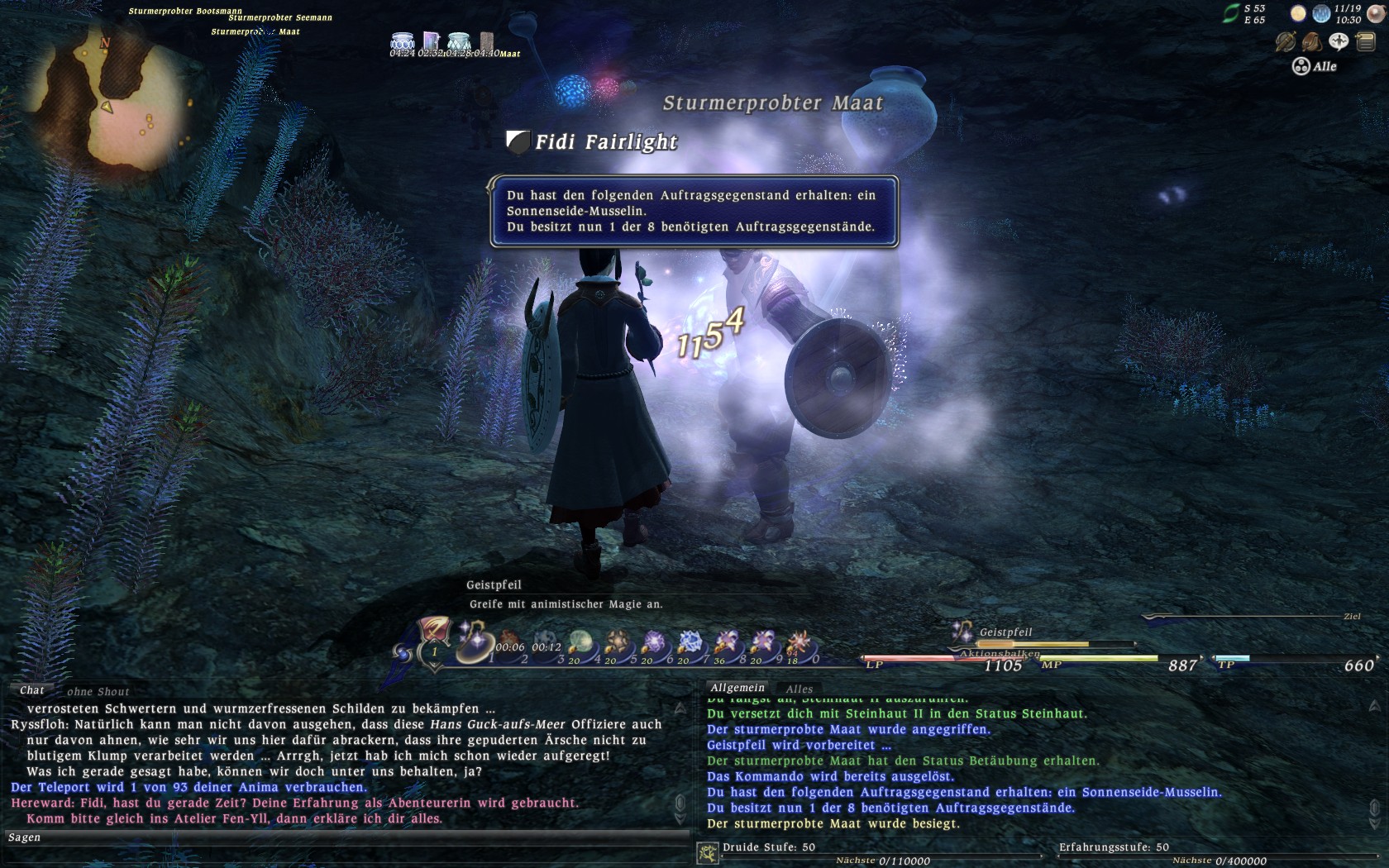The width and height of the screenshot is (1389, 868).
Task: Open the sword and shield equipment menu
Action: [1285, 41]
